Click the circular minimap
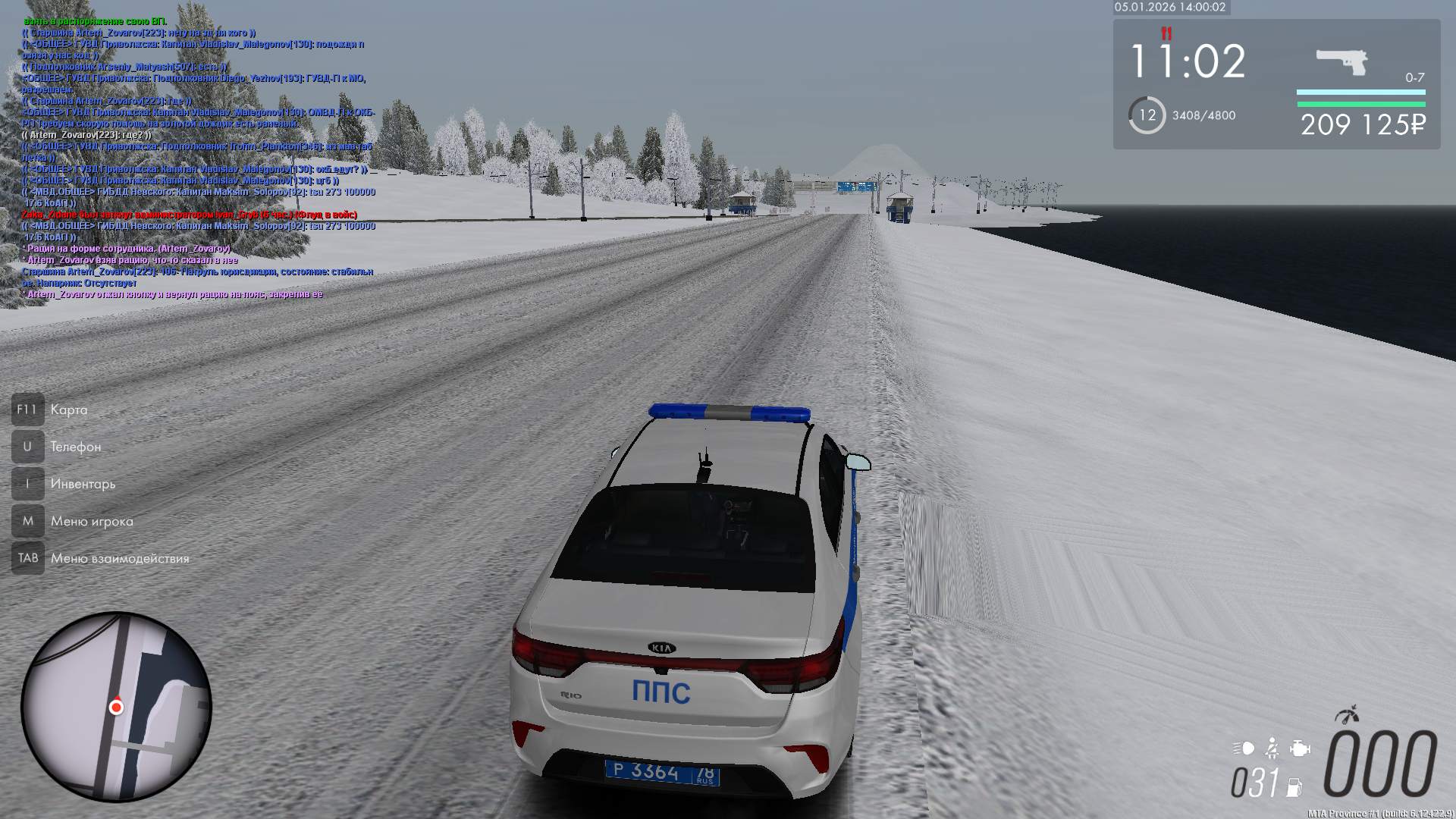This screenshot has width=1456, height=819. click(116, 707)
